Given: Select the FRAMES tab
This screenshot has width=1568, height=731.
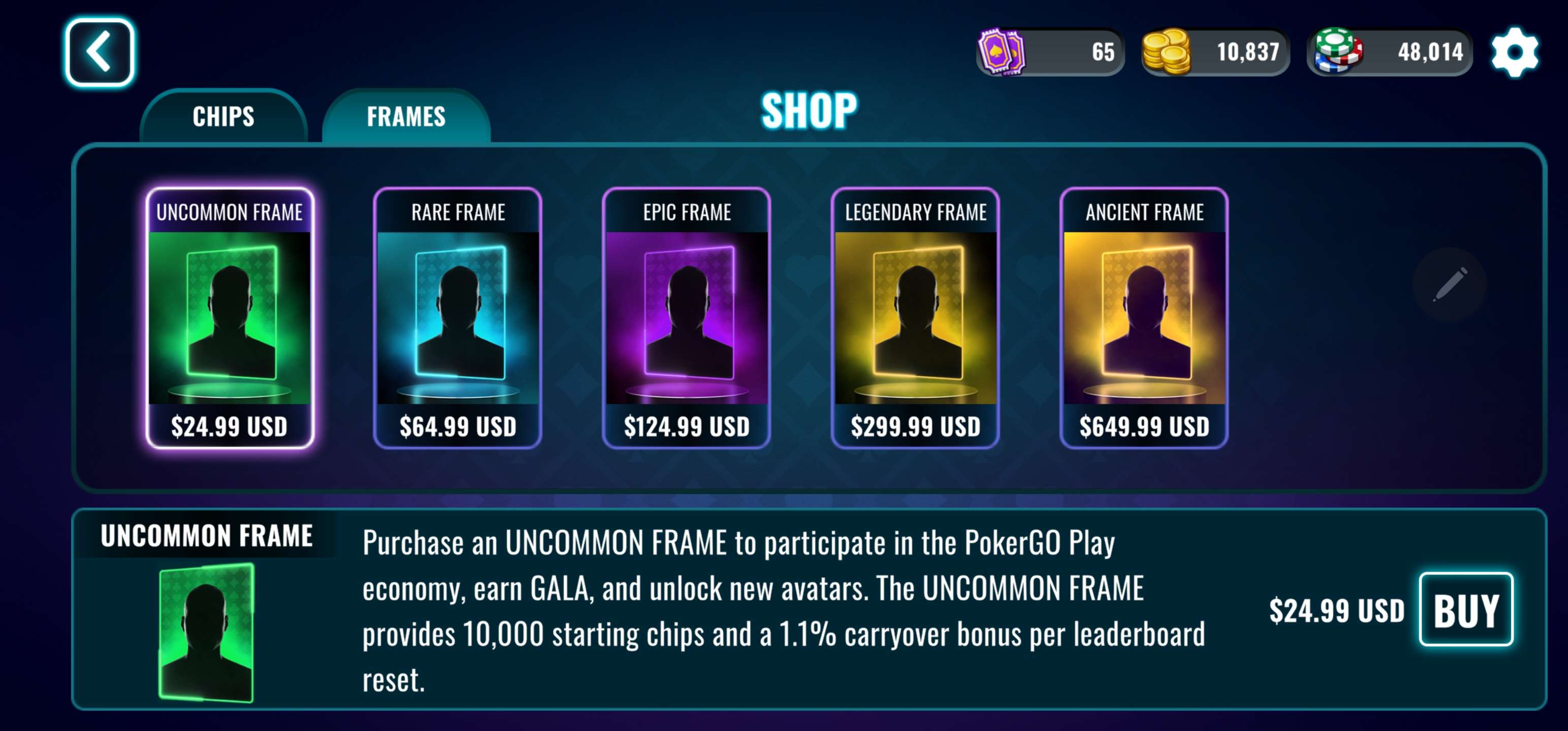Looking at the screenshot, I should pyautogui.click(x=407, y=116).
